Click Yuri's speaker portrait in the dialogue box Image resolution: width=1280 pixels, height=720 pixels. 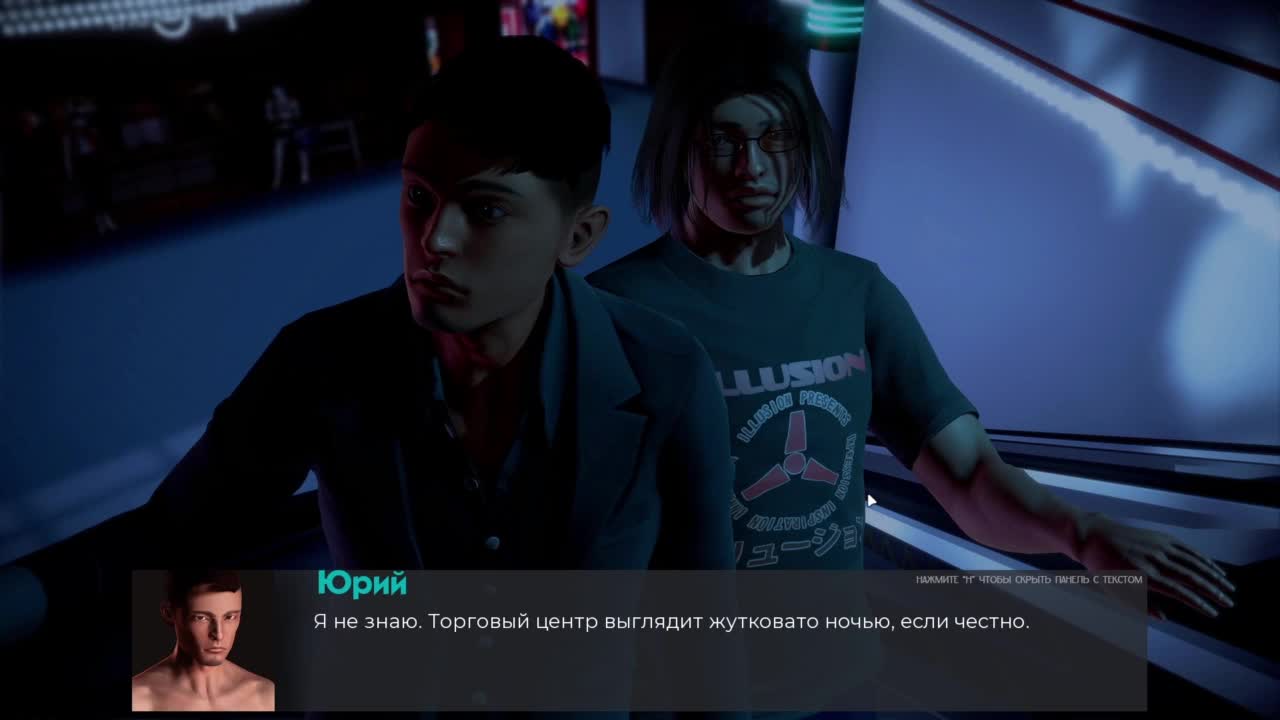tap(204, 641)
